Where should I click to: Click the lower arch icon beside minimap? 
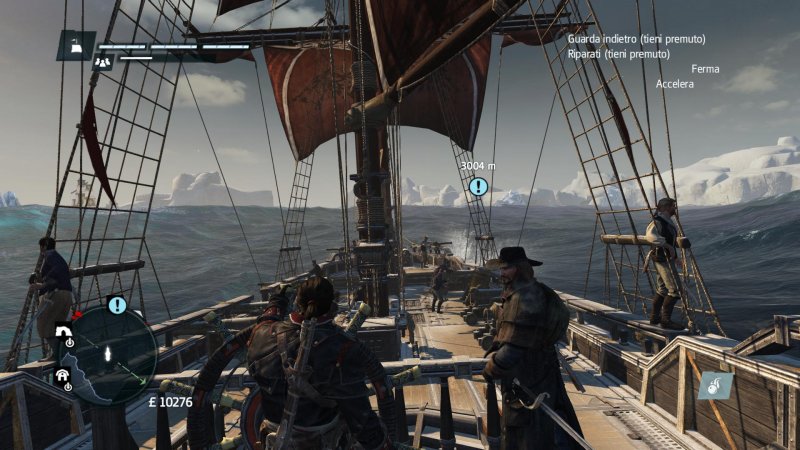point(62,376)
